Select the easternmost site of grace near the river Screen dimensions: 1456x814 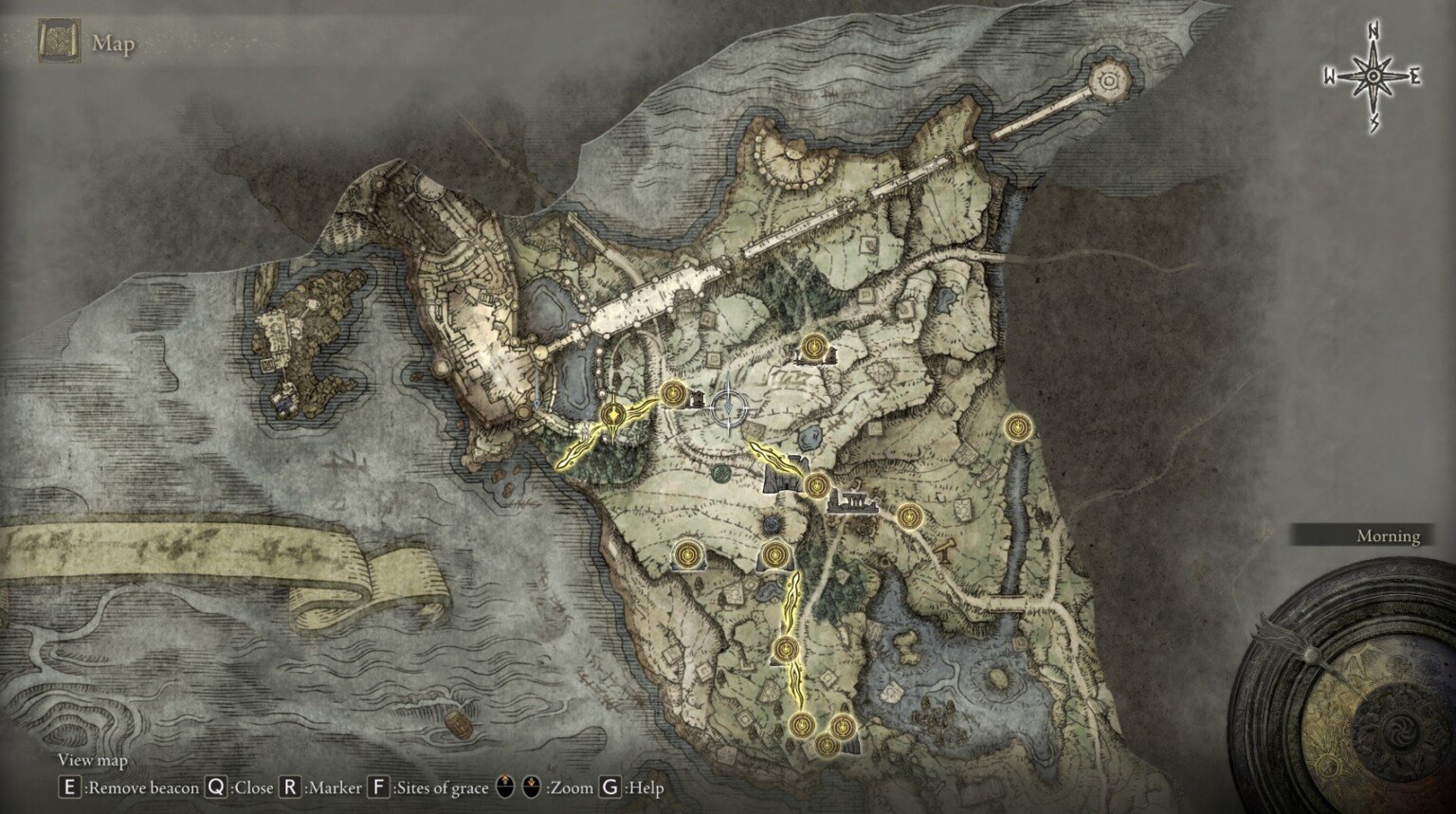(x=1016, y=428)
